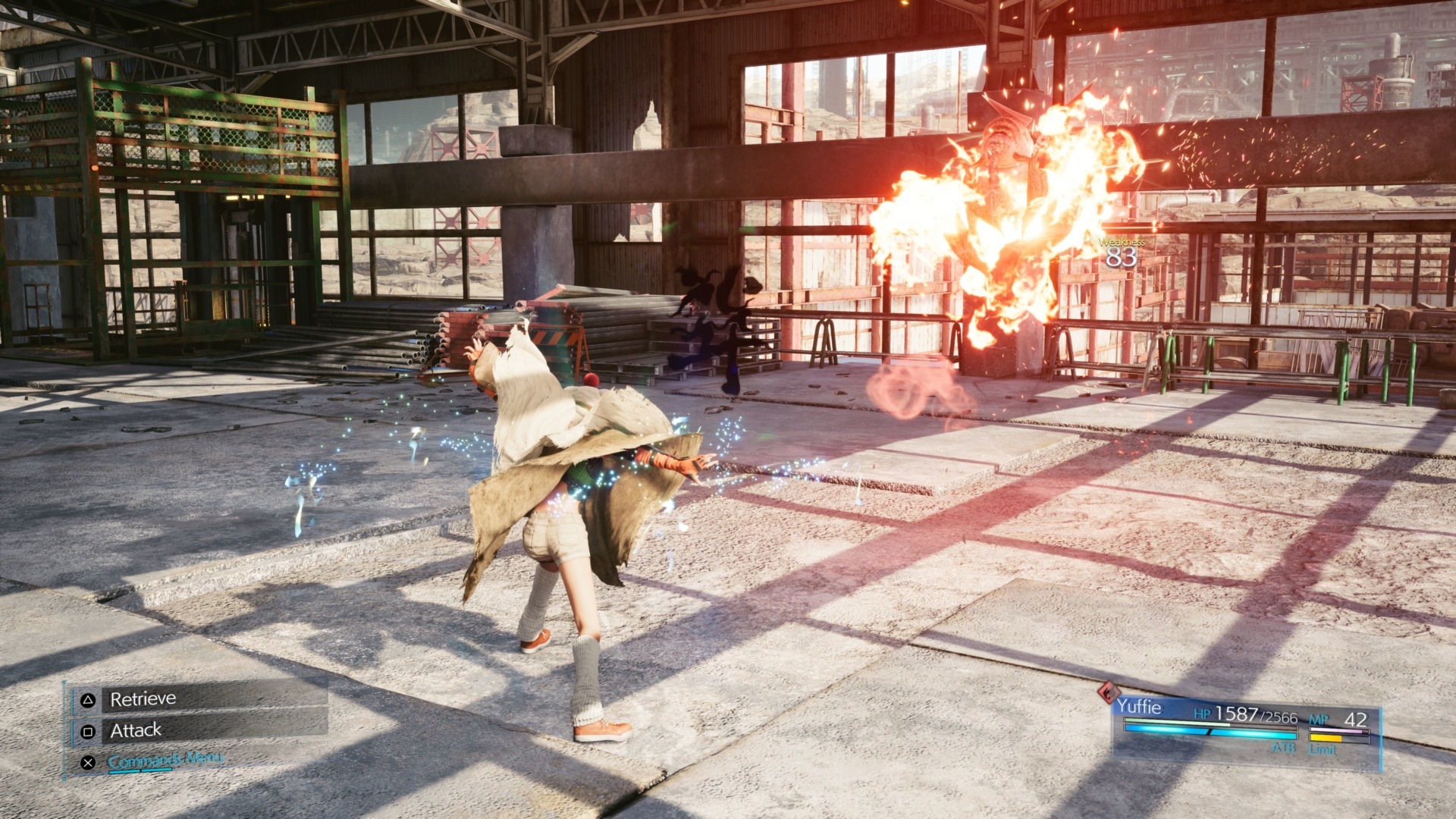Open the Commands Menu
This screenshot has width=1456, height=819.
165,759
